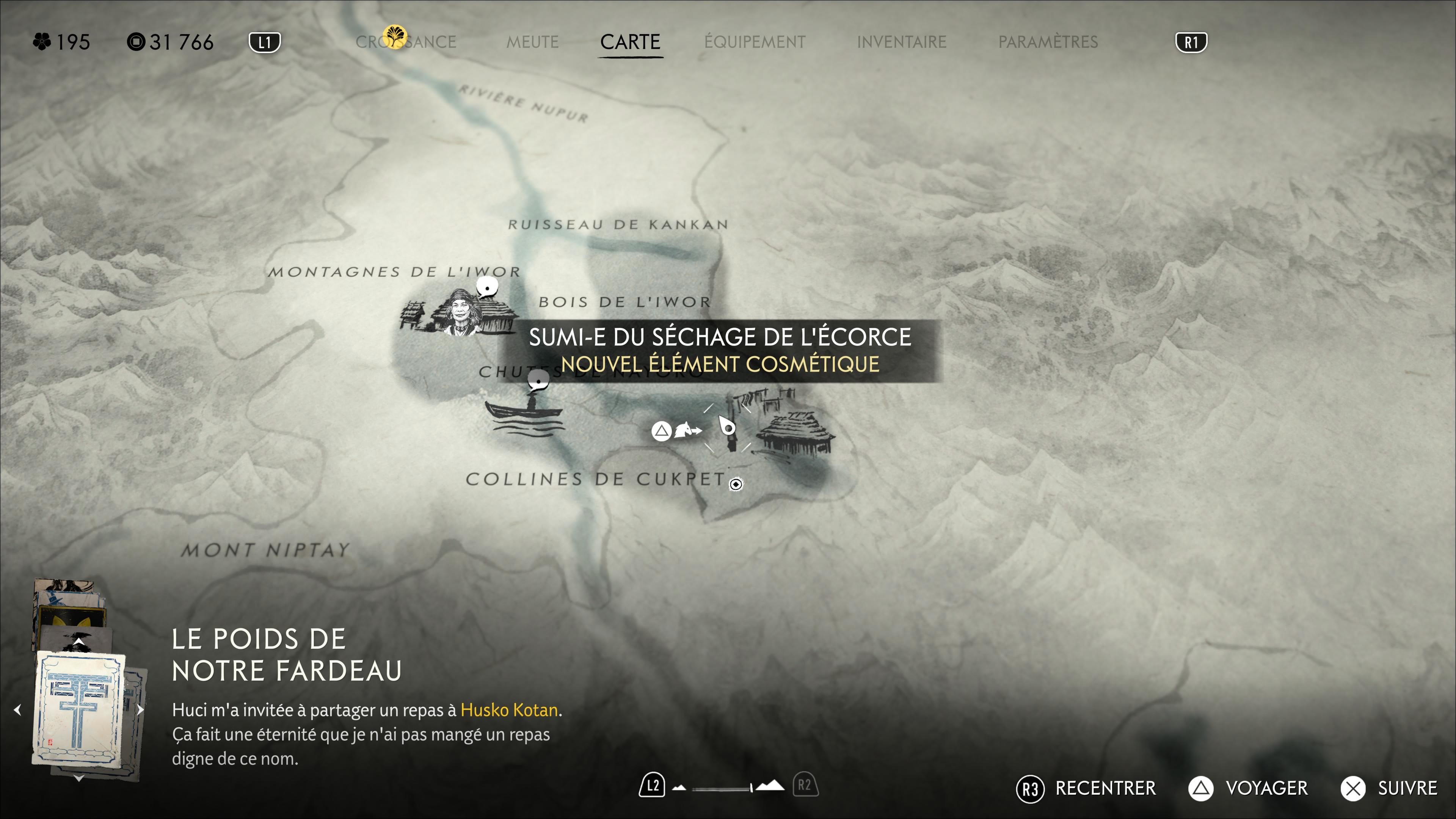Show the previous quest card with left arrow
The image size is (1456, 819).
coord(17,710)
